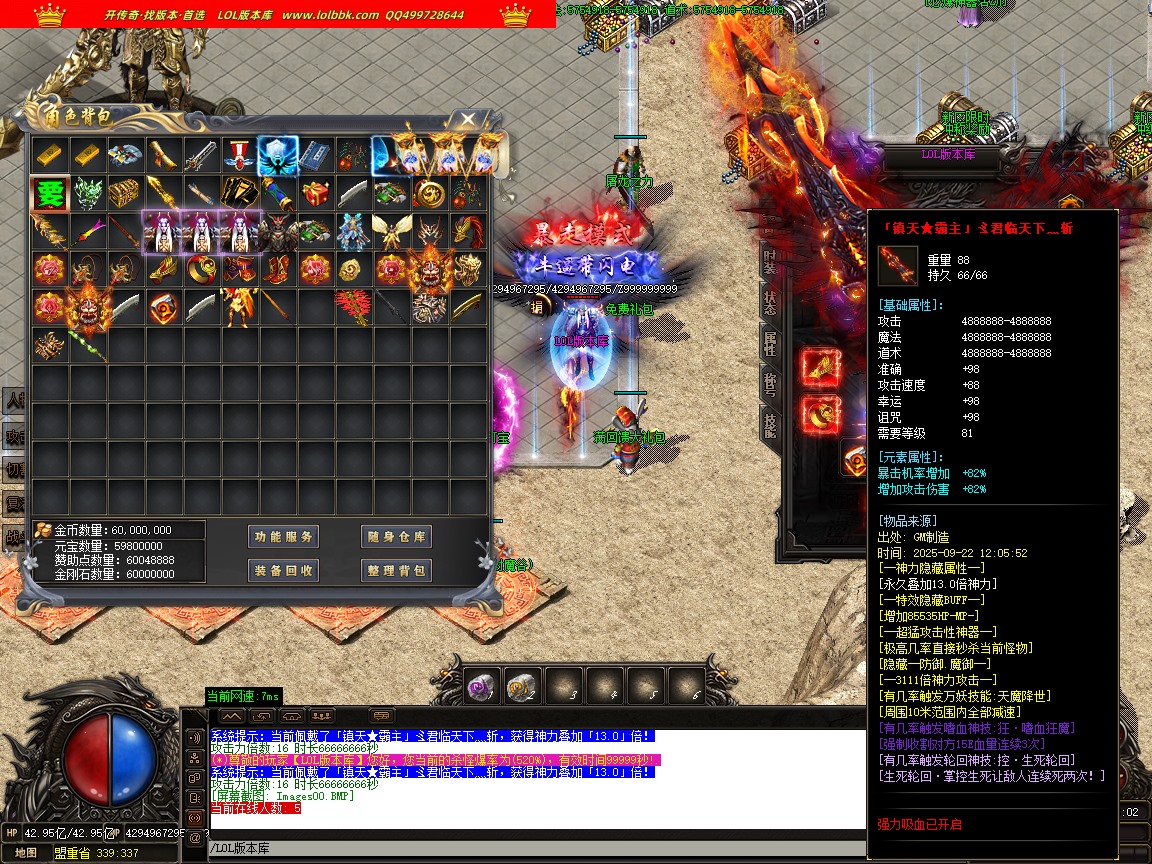Pick the glowing blue winged-shield item
This screenshot has height=864, width=1152.
pyautogui.click(x=277, y=155)
